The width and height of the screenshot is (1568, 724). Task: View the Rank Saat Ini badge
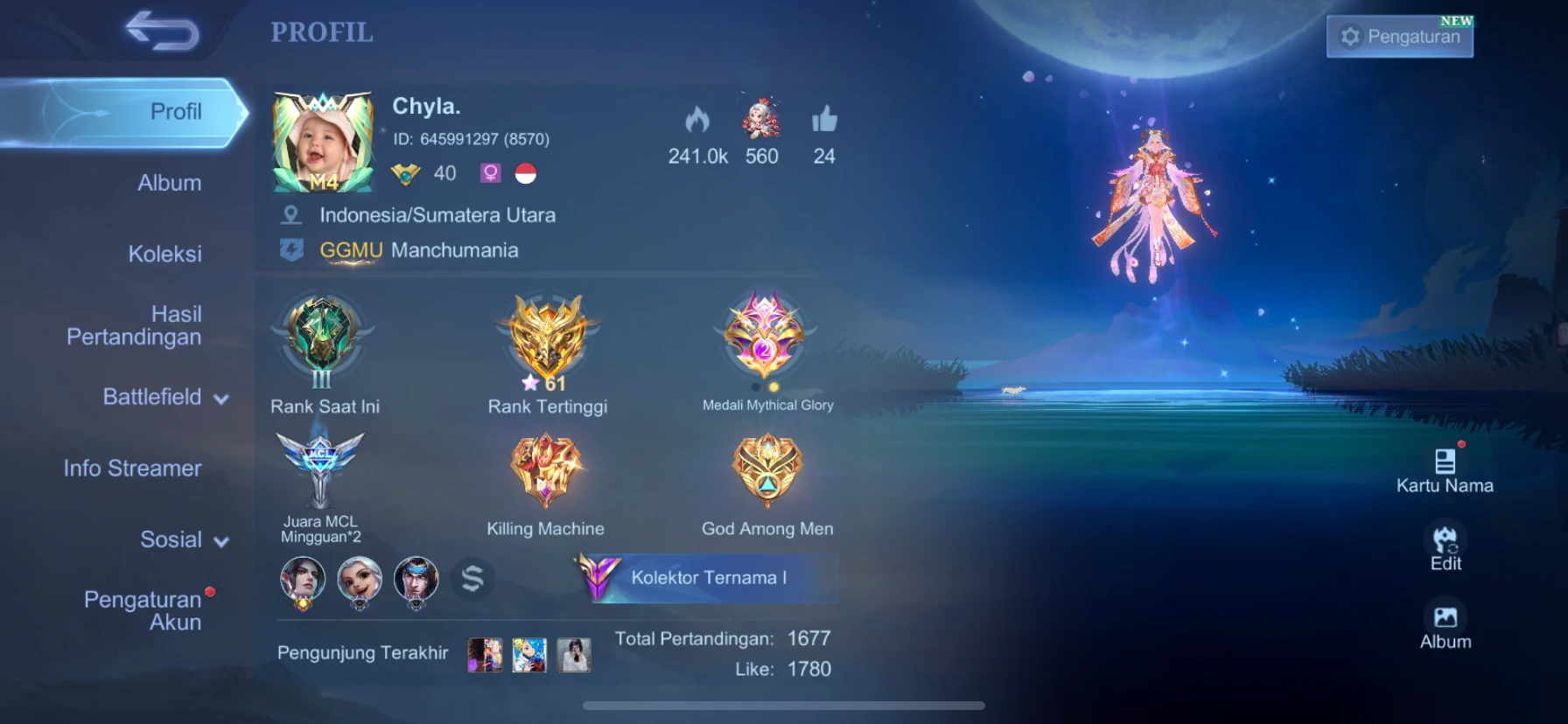[x=323, y=341]
